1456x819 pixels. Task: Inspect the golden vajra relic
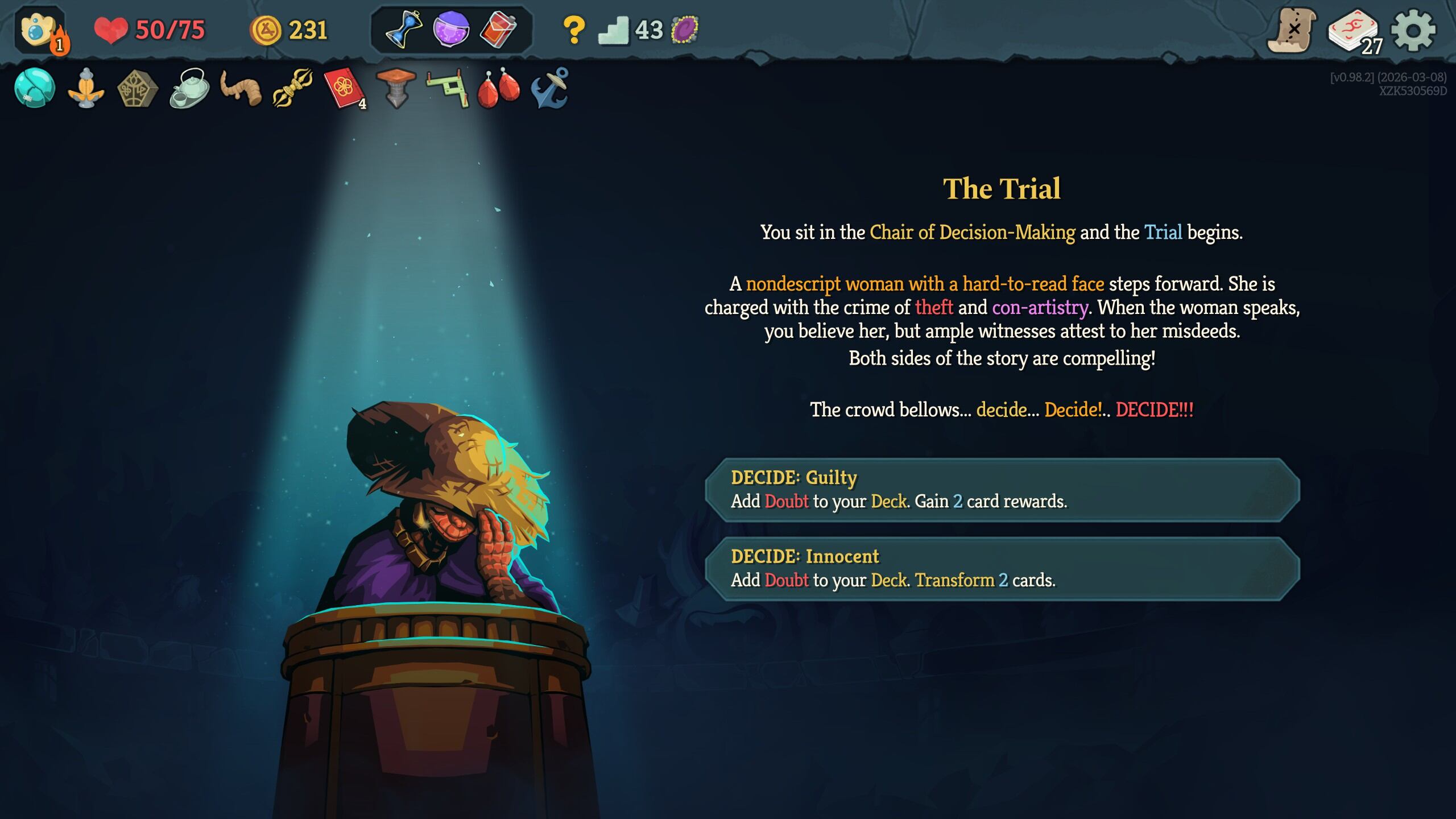(292, 88)
